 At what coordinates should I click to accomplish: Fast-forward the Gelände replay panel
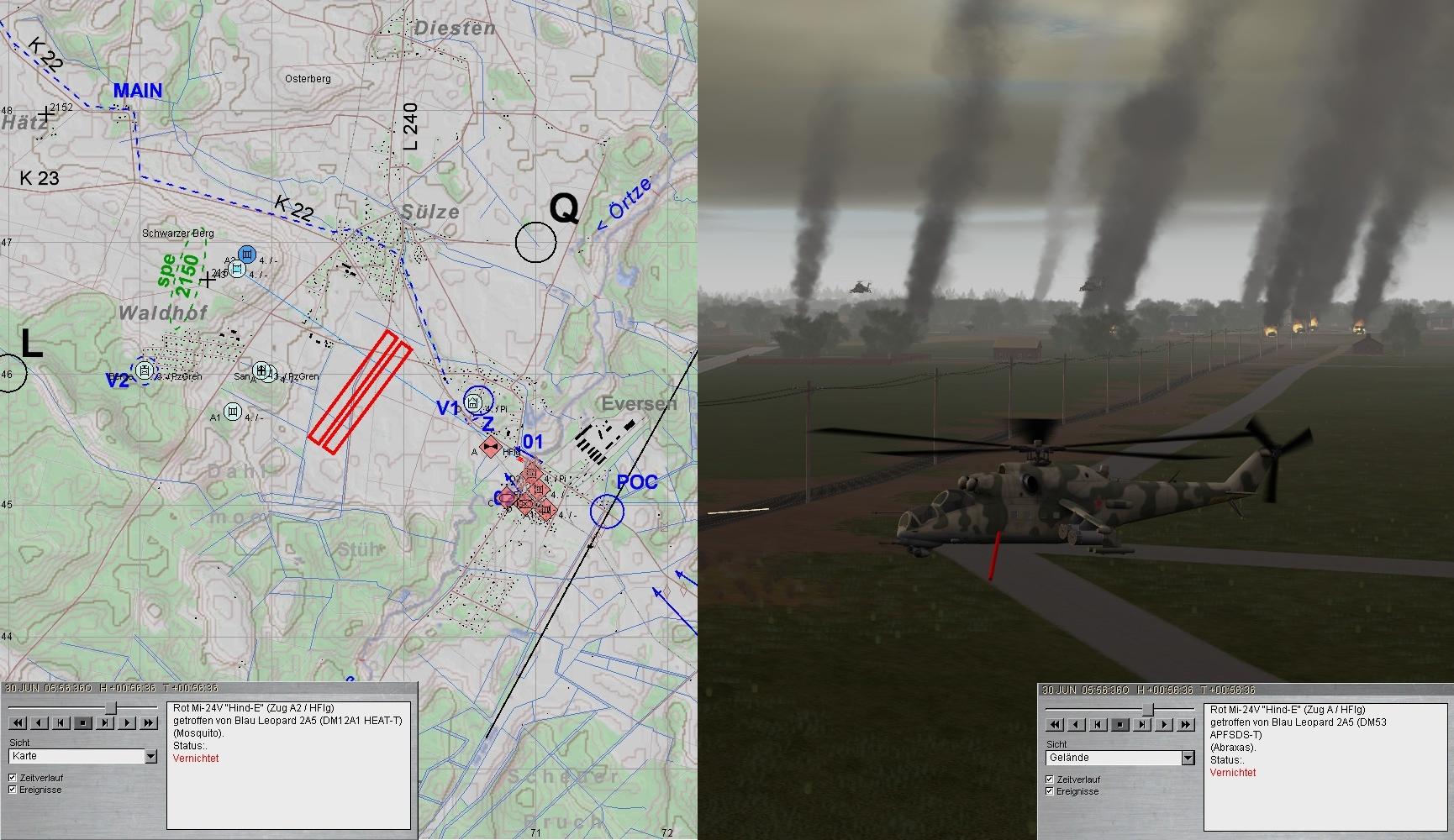pyautogui.click(x=1186, y=724)
